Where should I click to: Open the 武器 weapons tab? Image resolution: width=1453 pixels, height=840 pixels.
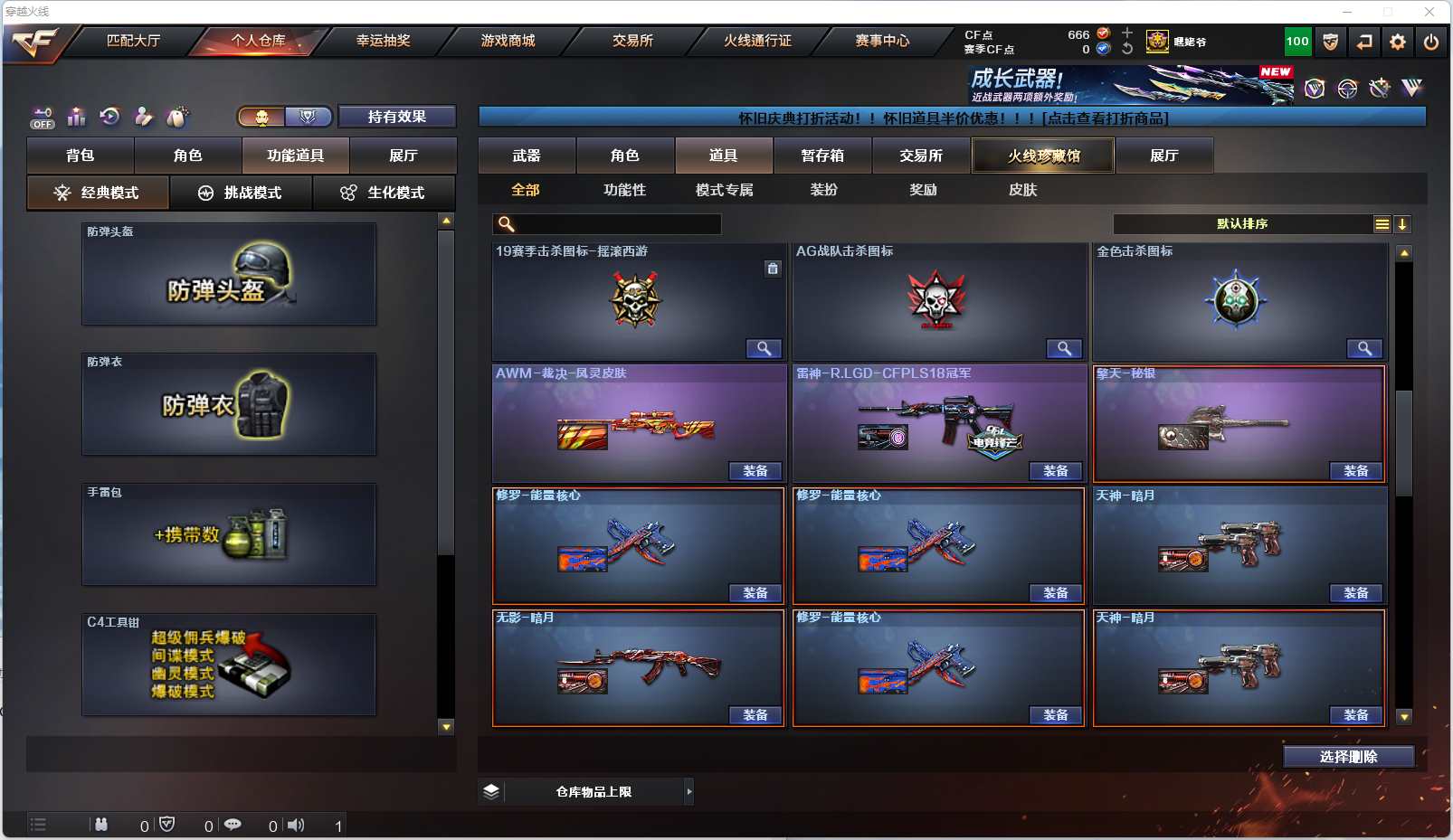point(527,156)
